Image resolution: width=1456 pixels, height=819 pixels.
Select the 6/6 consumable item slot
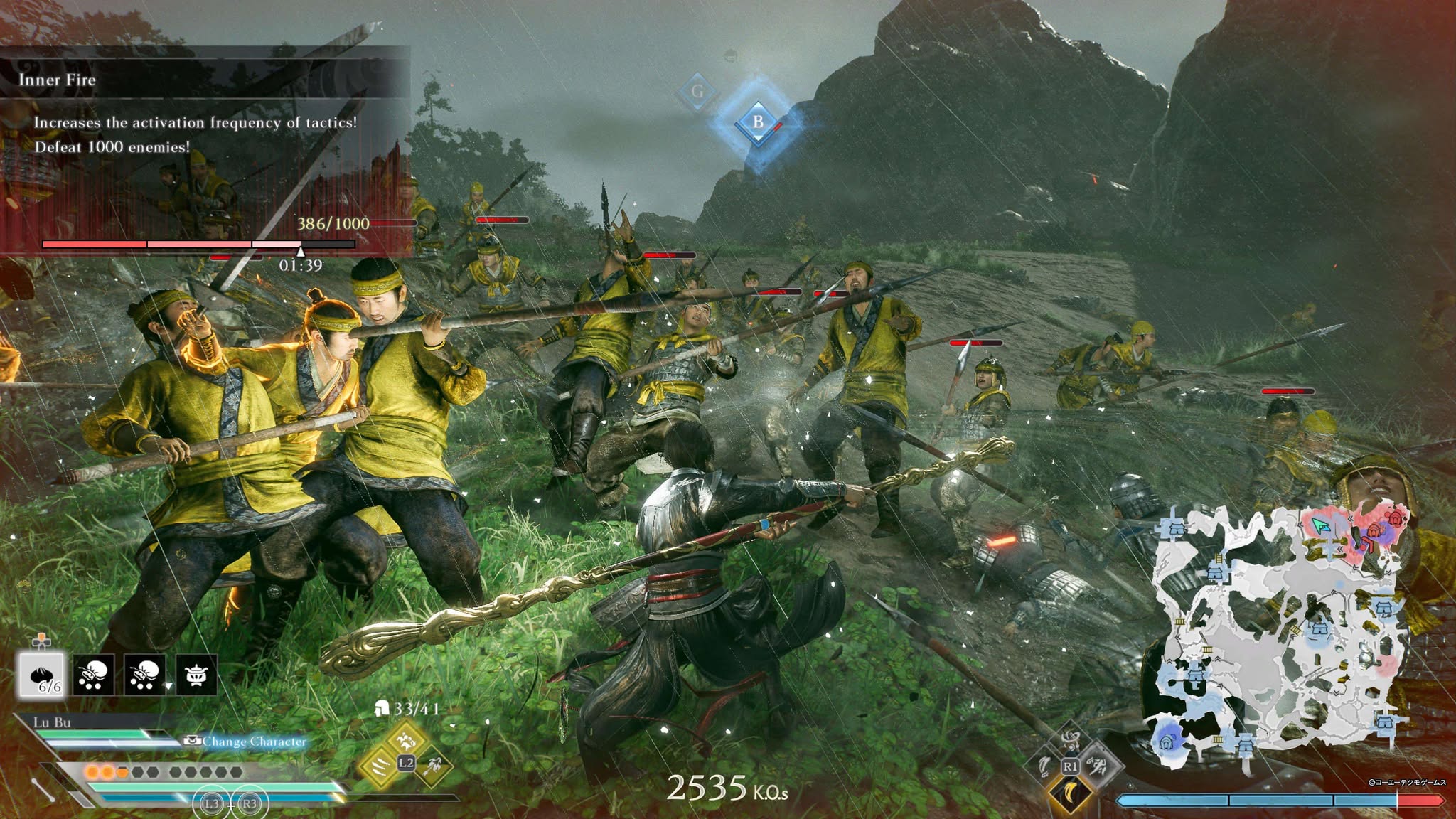41,675
